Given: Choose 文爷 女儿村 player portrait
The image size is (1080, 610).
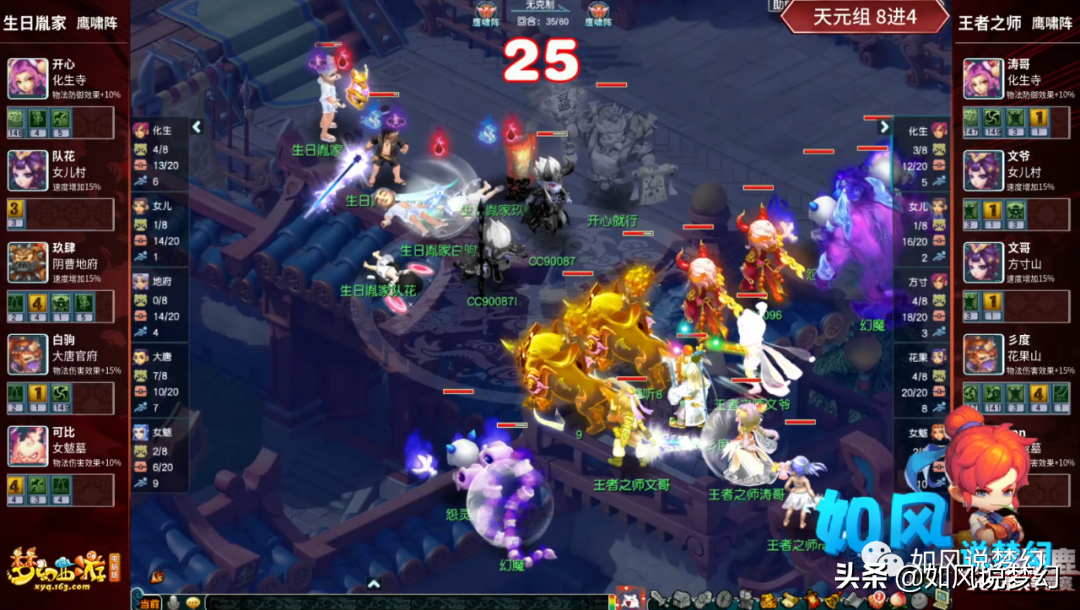Looking at the screenshot, I should 983,171.
